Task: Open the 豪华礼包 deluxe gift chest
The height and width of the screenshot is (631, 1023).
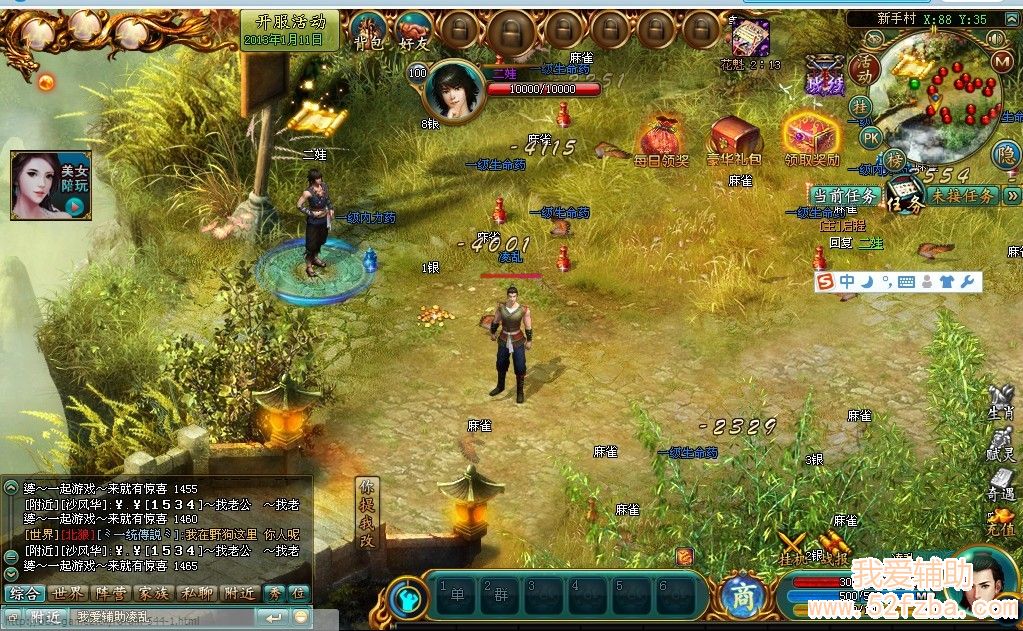Action: (735, 140)
